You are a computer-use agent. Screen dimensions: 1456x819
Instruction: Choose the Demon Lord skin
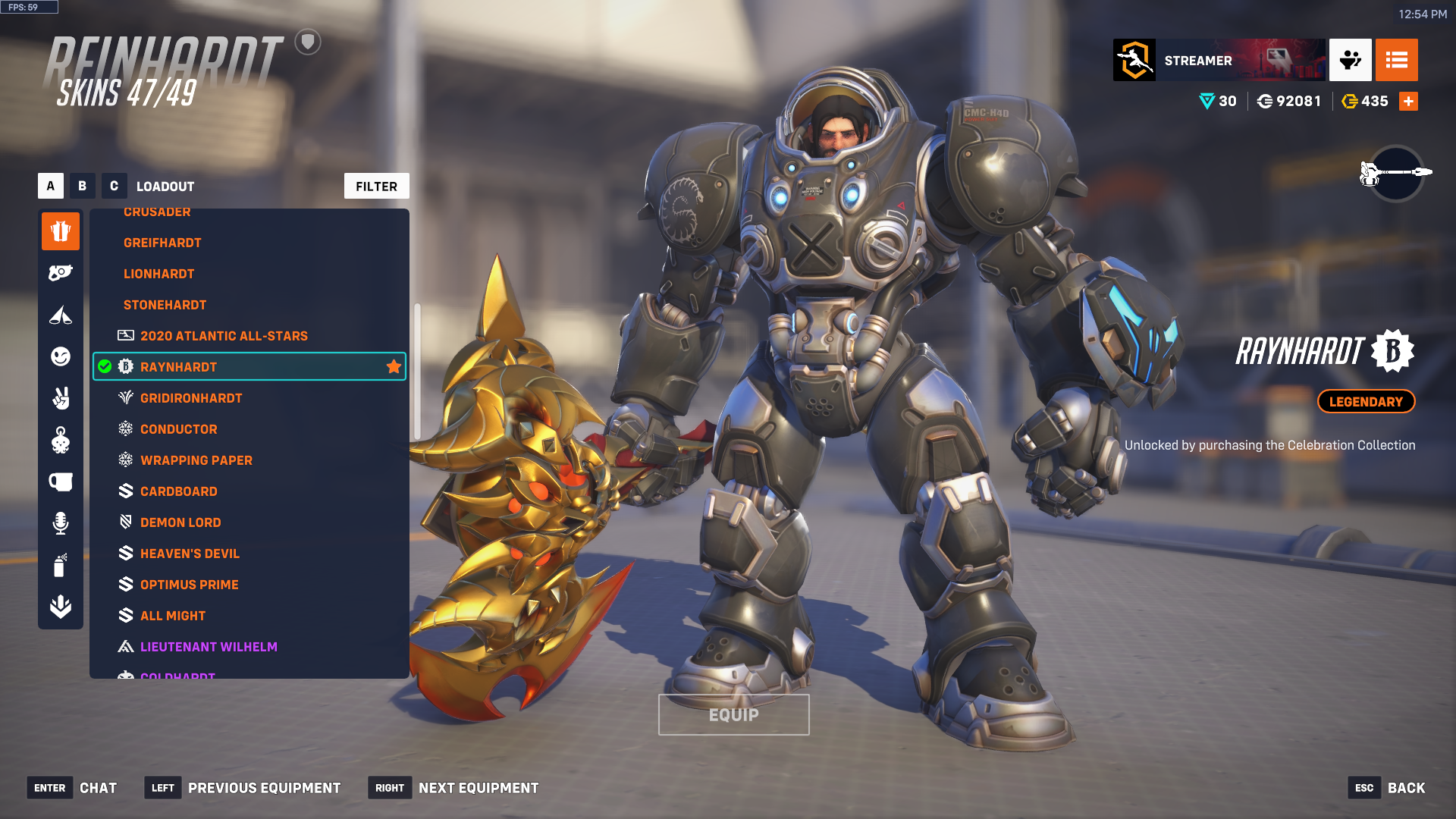(180, 522)
